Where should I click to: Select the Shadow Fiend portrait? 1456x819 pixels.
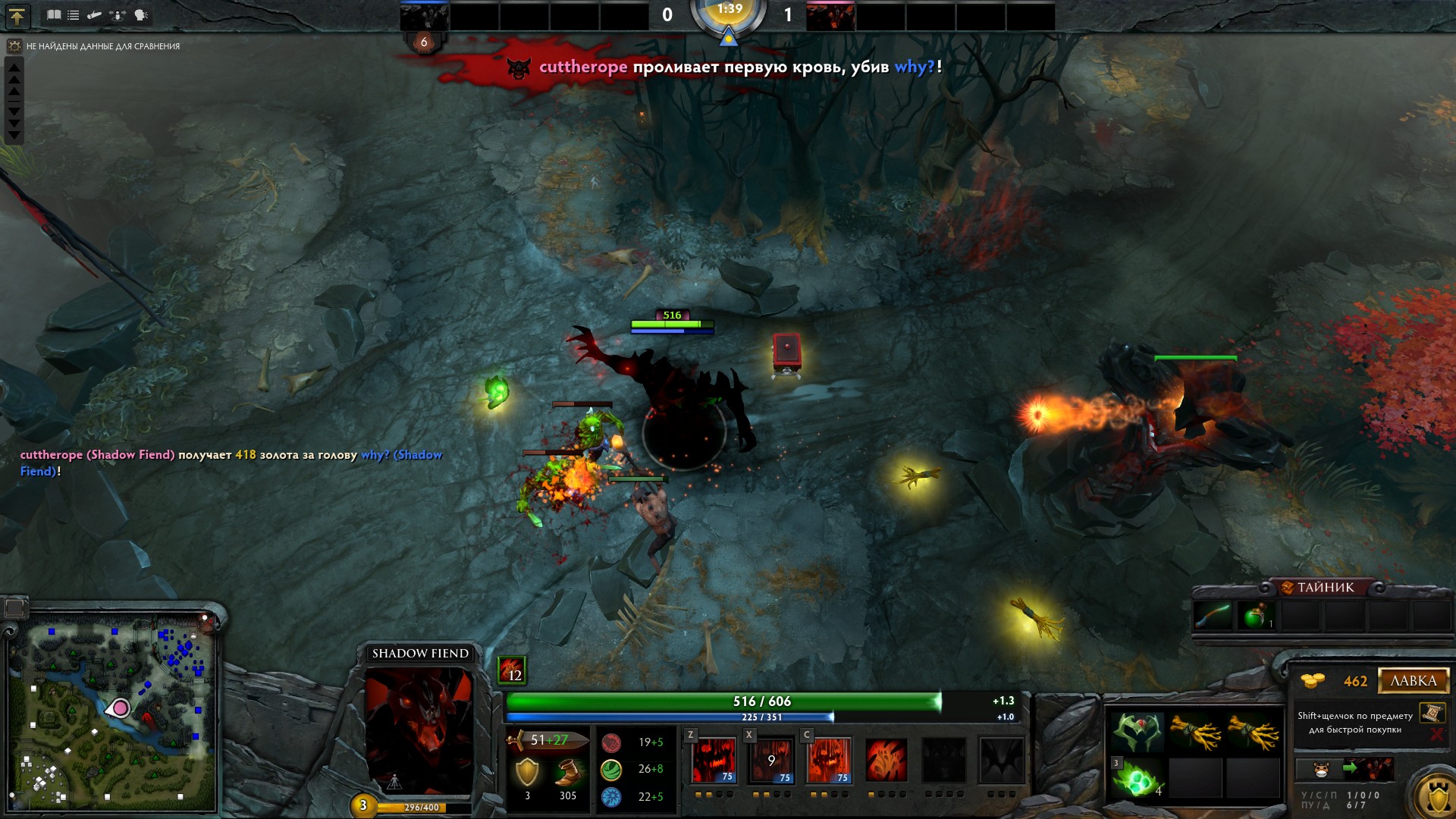pos(419,730)
